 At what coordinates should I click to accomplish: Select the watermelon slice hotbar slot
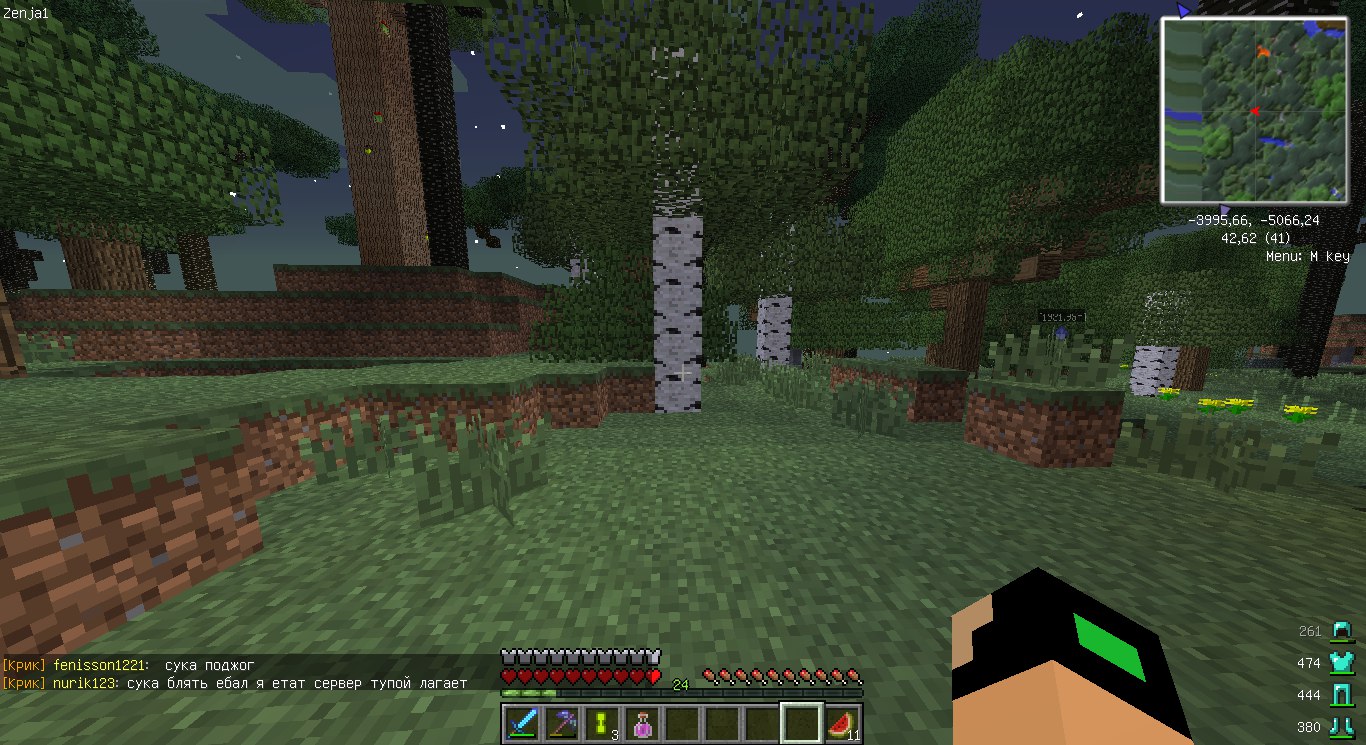841,723
